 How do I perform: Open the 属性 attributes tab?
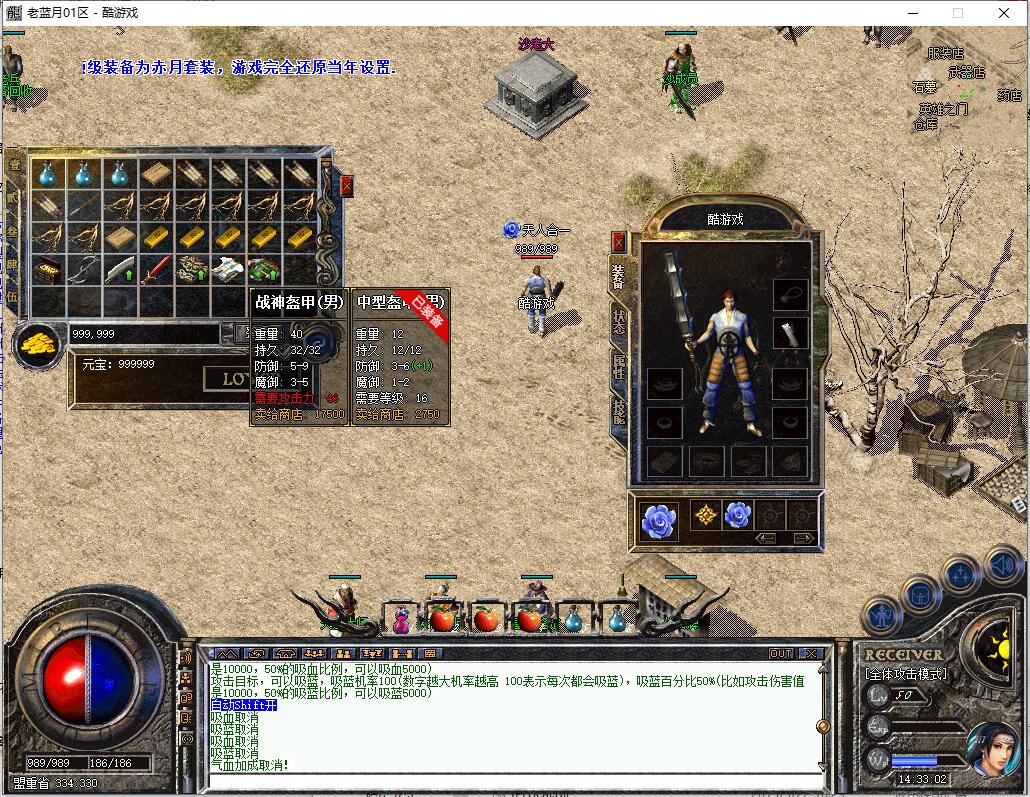click(x=619, y=367)
